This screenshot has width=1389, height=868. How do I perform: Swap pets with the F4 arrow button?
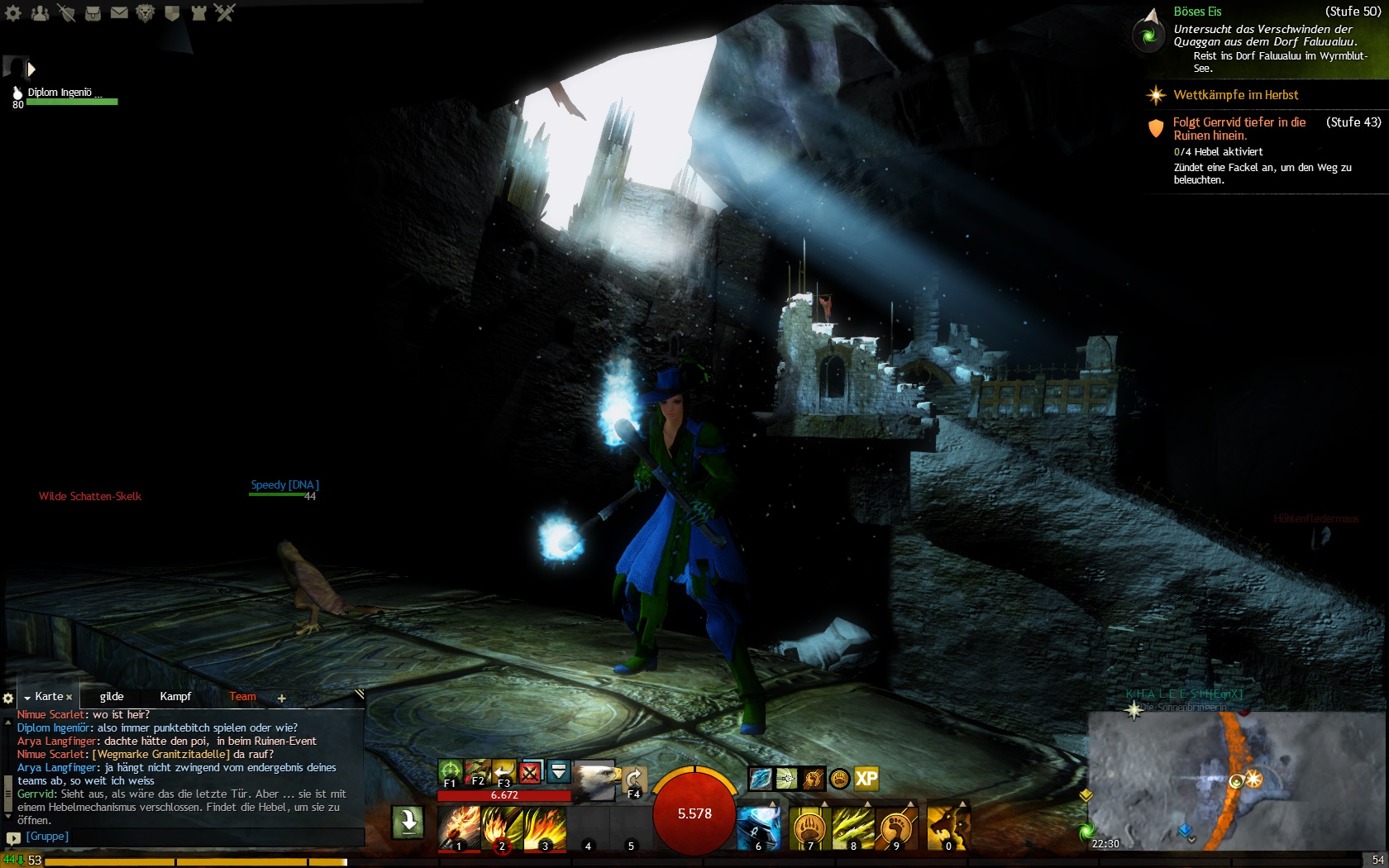click(x=634, y=781)
